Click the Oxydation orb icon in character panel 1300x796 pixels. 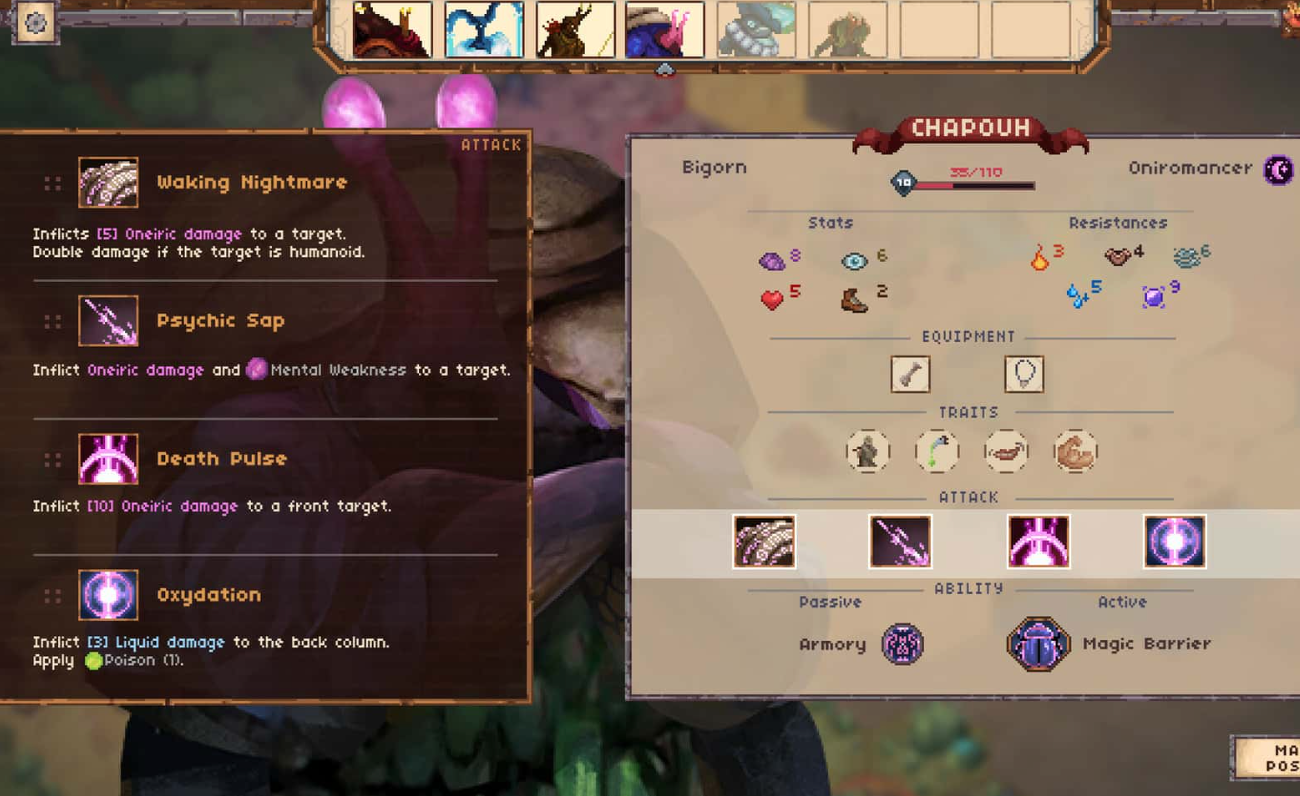1174,542
